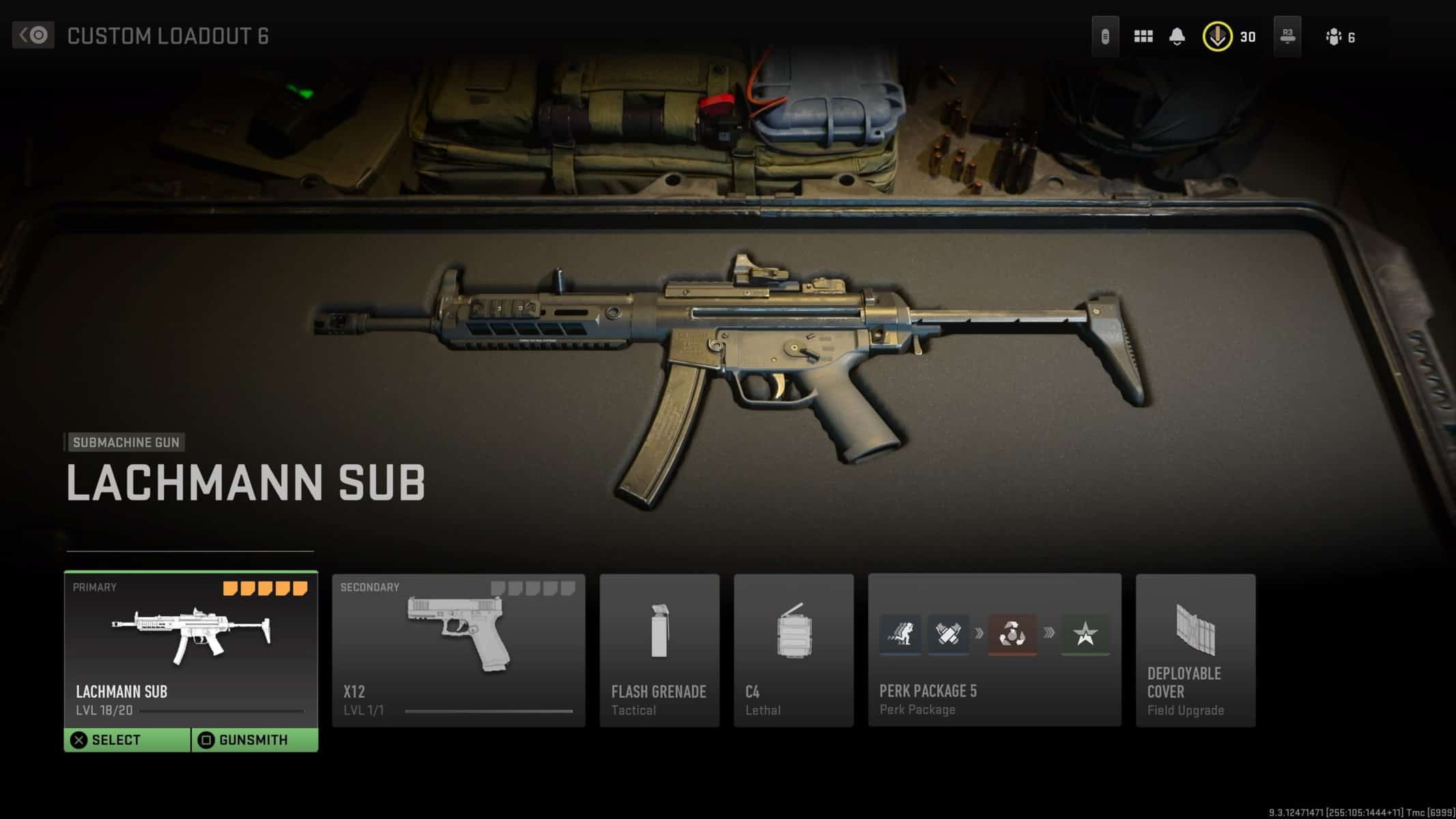Select the Deployable Cover field upgrade

1195,650
